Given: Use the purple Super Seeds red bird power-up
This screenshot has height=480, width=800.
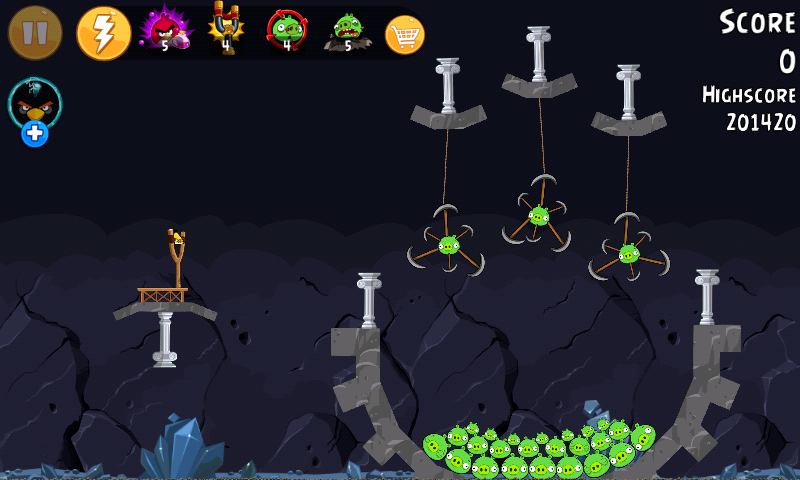Looking at the screenshot, I should [163, 29].
